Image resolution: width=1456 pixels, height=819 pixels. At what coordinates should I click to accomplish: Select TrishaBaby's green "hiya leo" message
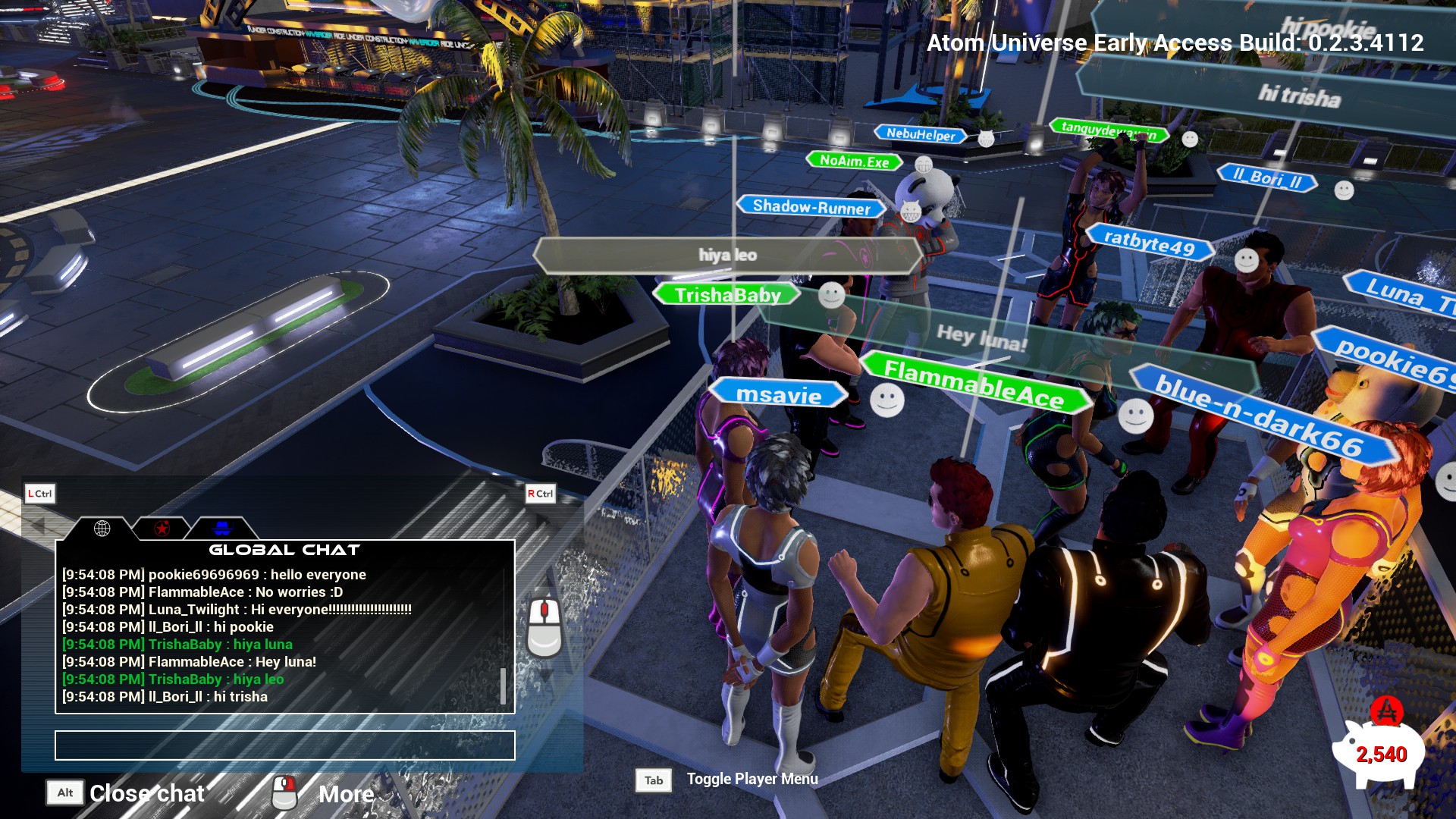pyautogui.click(x=173, y=679)
